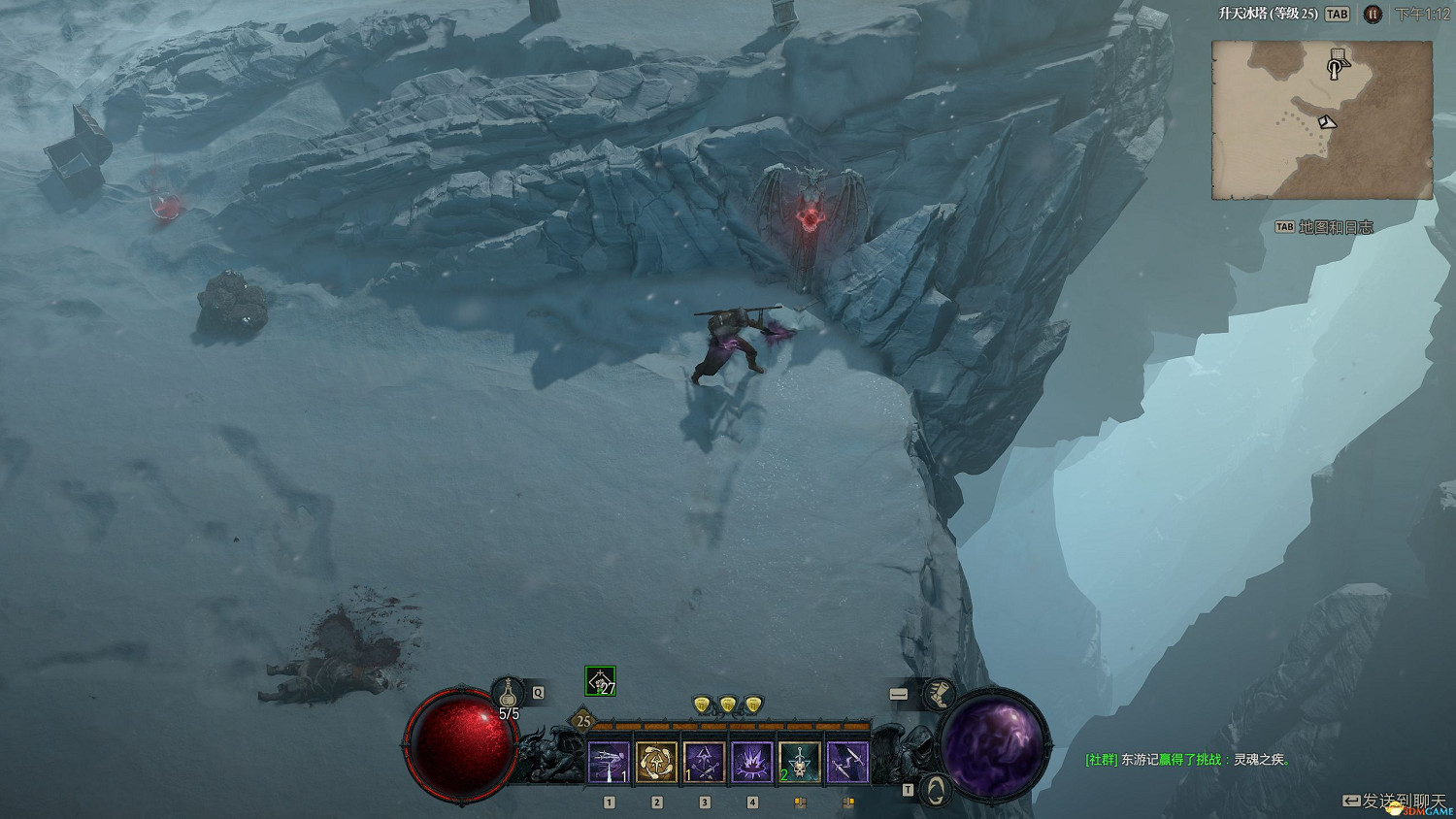Click the boot evade icon
The width and height of the screenshot is (1456, 819).
(938, 694)
